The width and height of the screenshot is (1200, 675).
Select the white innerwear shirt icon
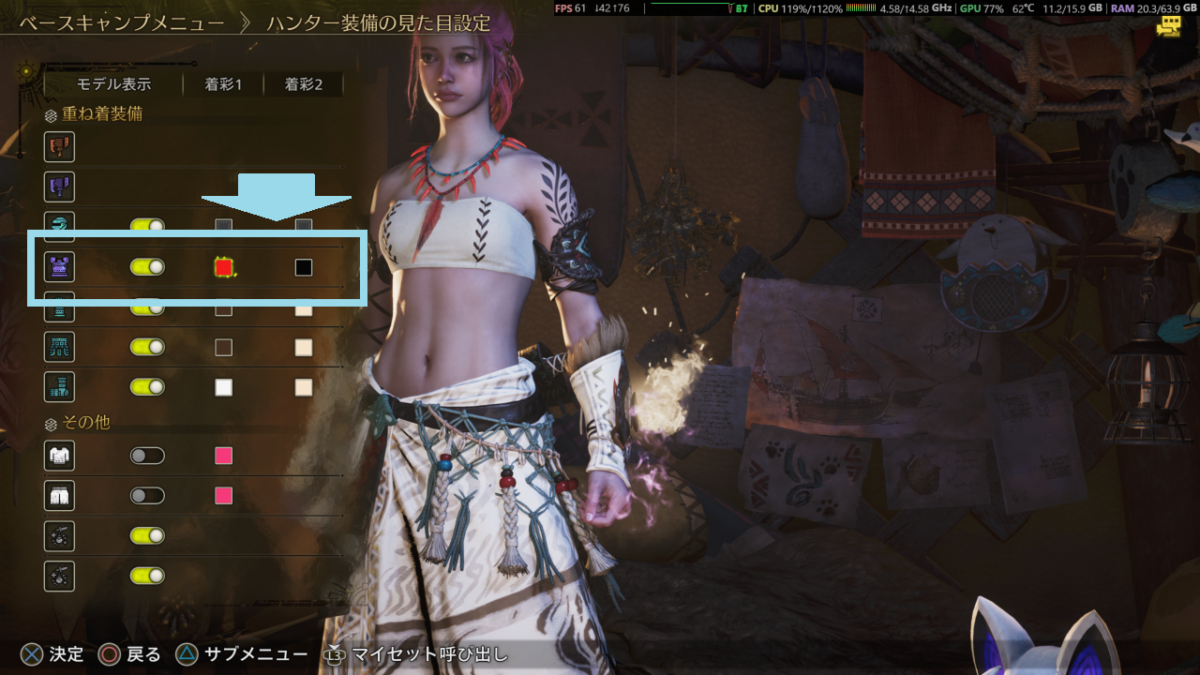59,456
